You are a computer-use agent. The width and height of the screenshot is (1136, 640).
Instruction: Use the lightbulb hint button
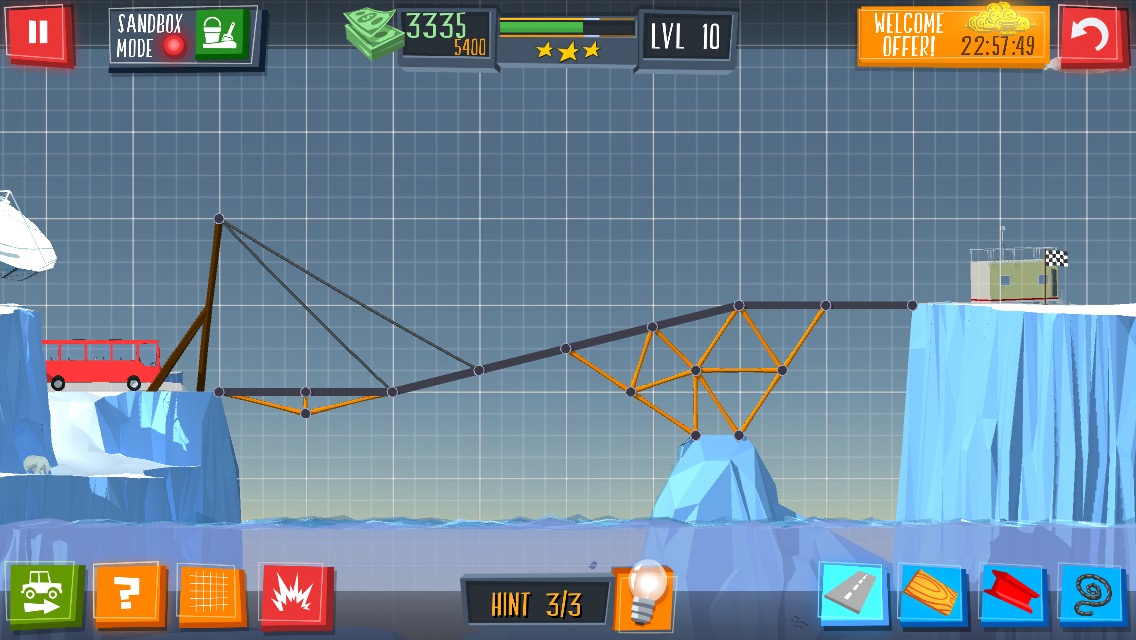[642, 597]
